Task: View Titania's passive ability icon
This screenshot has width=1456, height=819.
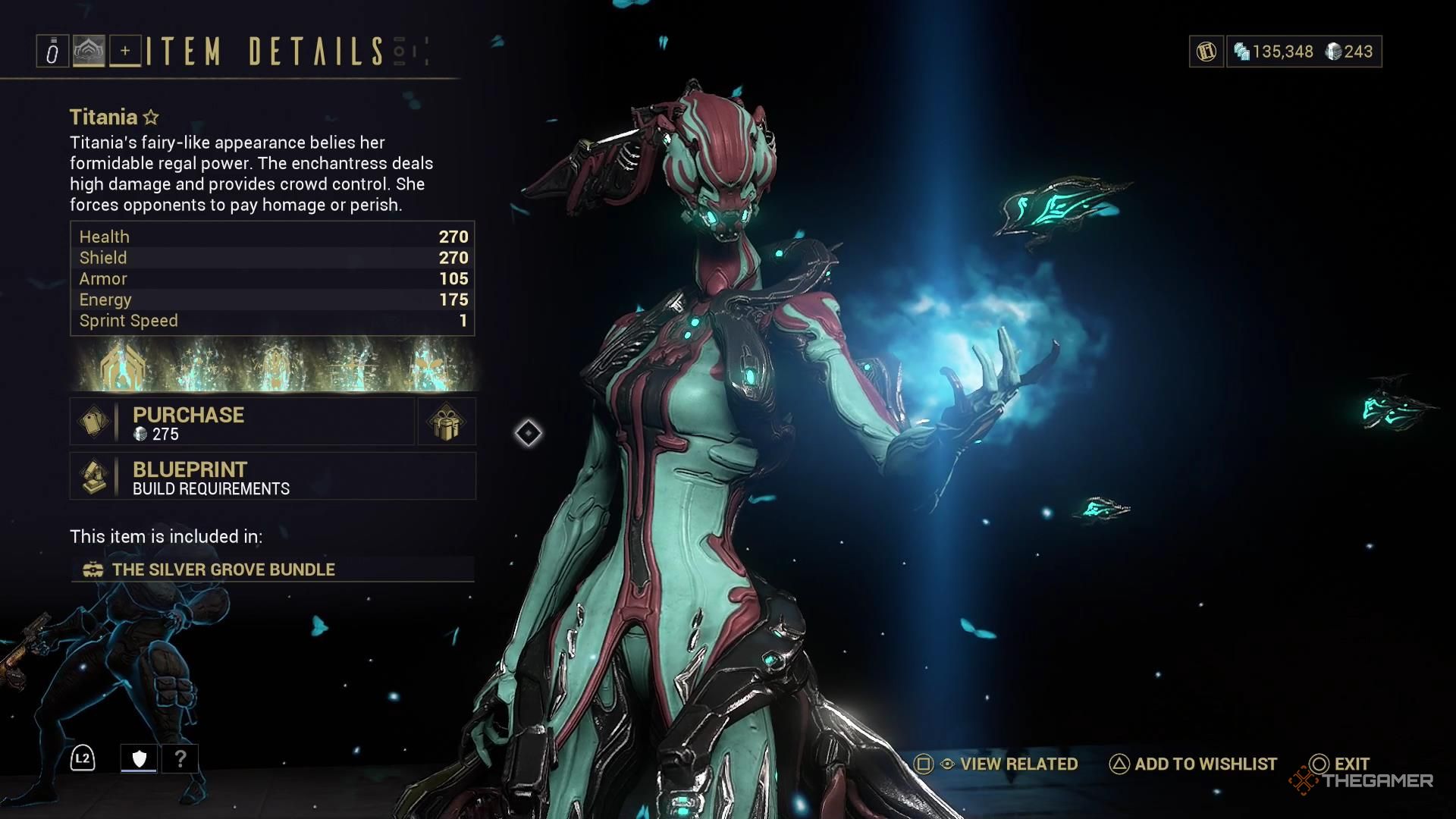Action: click(x=121, y=366)
